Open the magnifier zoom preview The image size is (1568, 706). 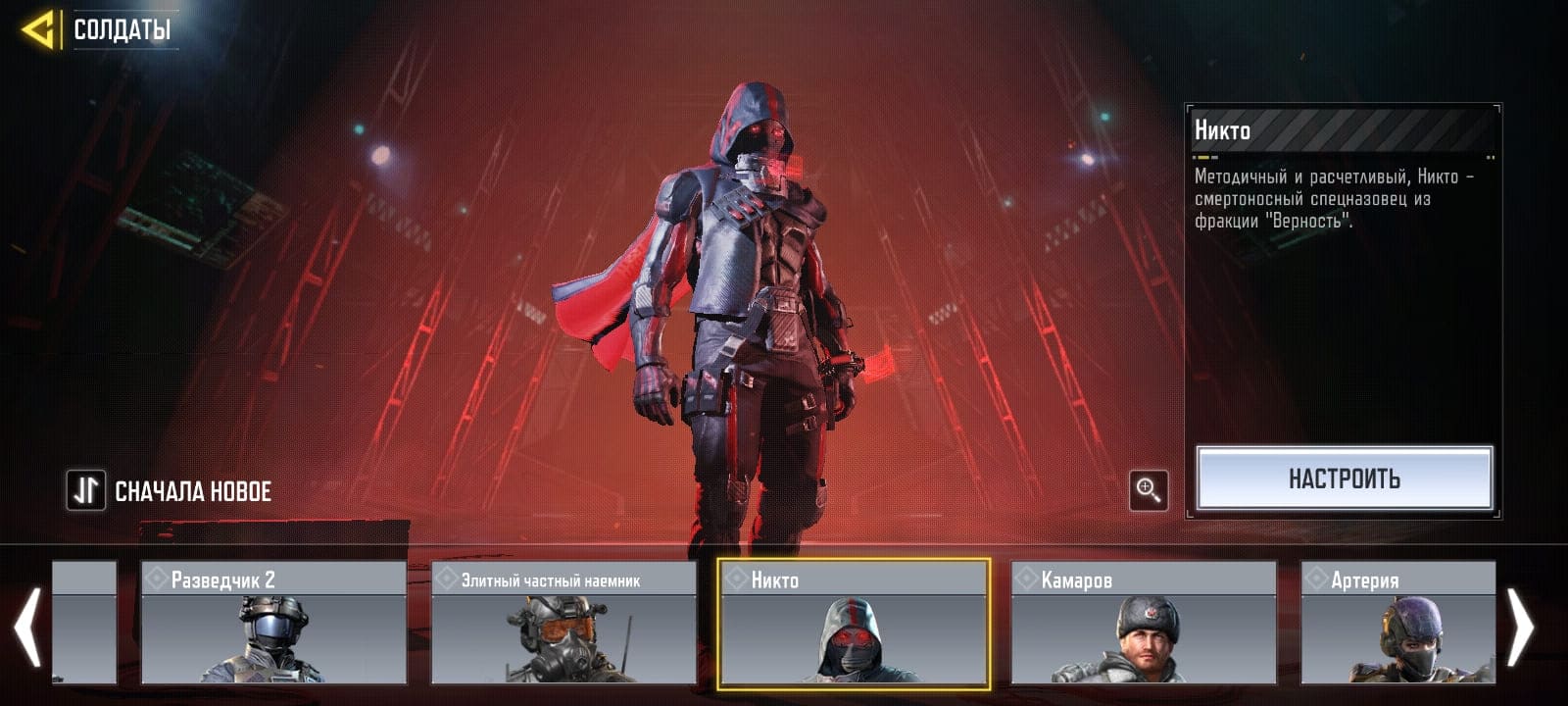pos(1149,489)
